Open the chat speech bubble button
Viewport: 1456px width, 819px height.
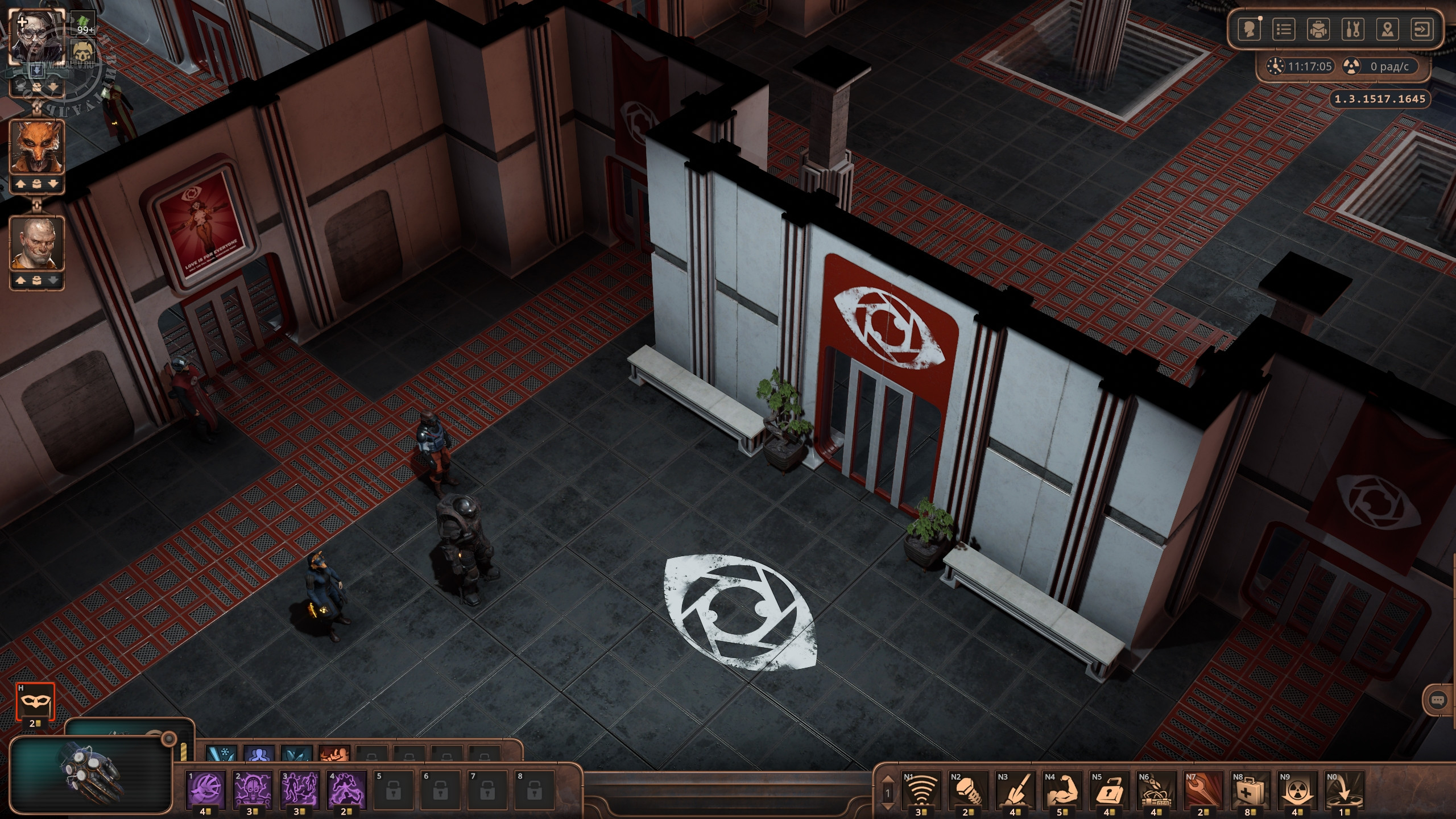pos(1437,715)
